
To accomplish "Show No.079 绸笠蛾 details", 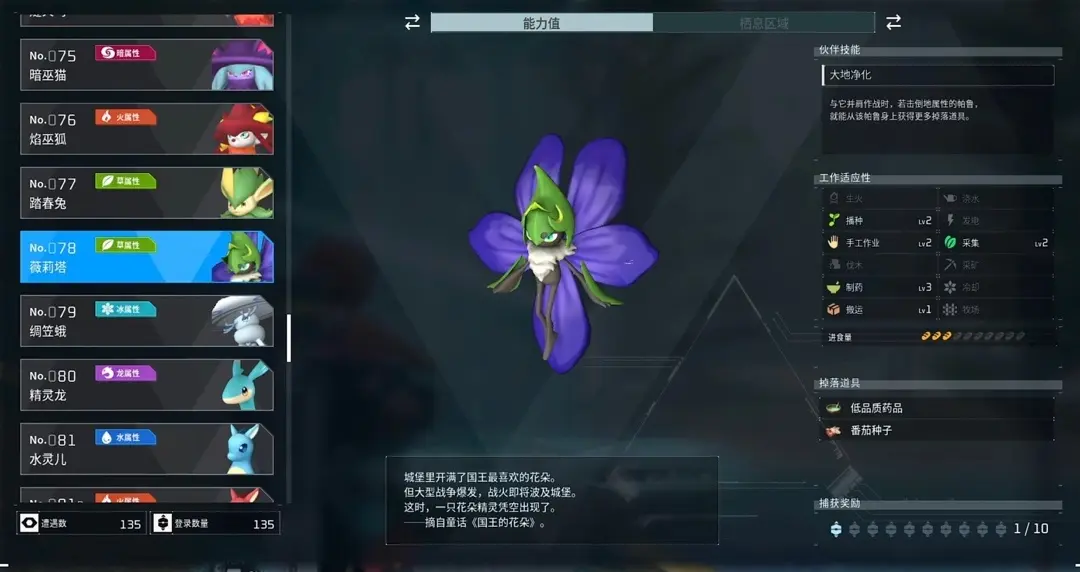I will coord(146,321).
